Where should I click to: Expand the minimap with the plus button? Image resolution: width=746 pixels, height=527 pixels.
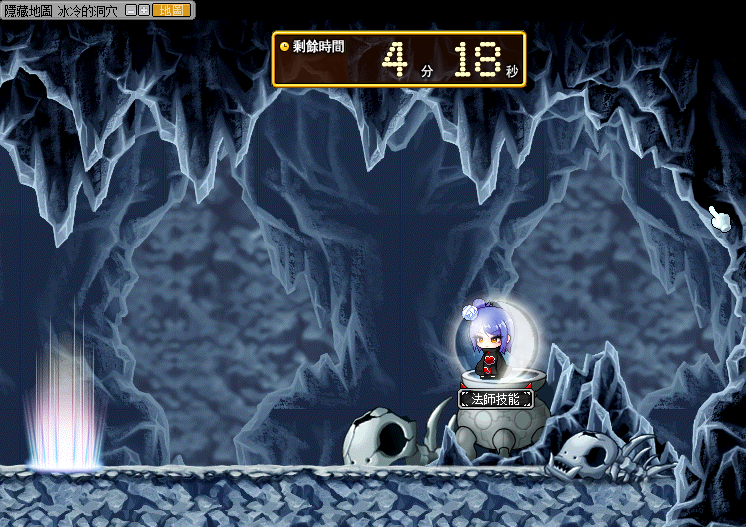tap(145, 10)
